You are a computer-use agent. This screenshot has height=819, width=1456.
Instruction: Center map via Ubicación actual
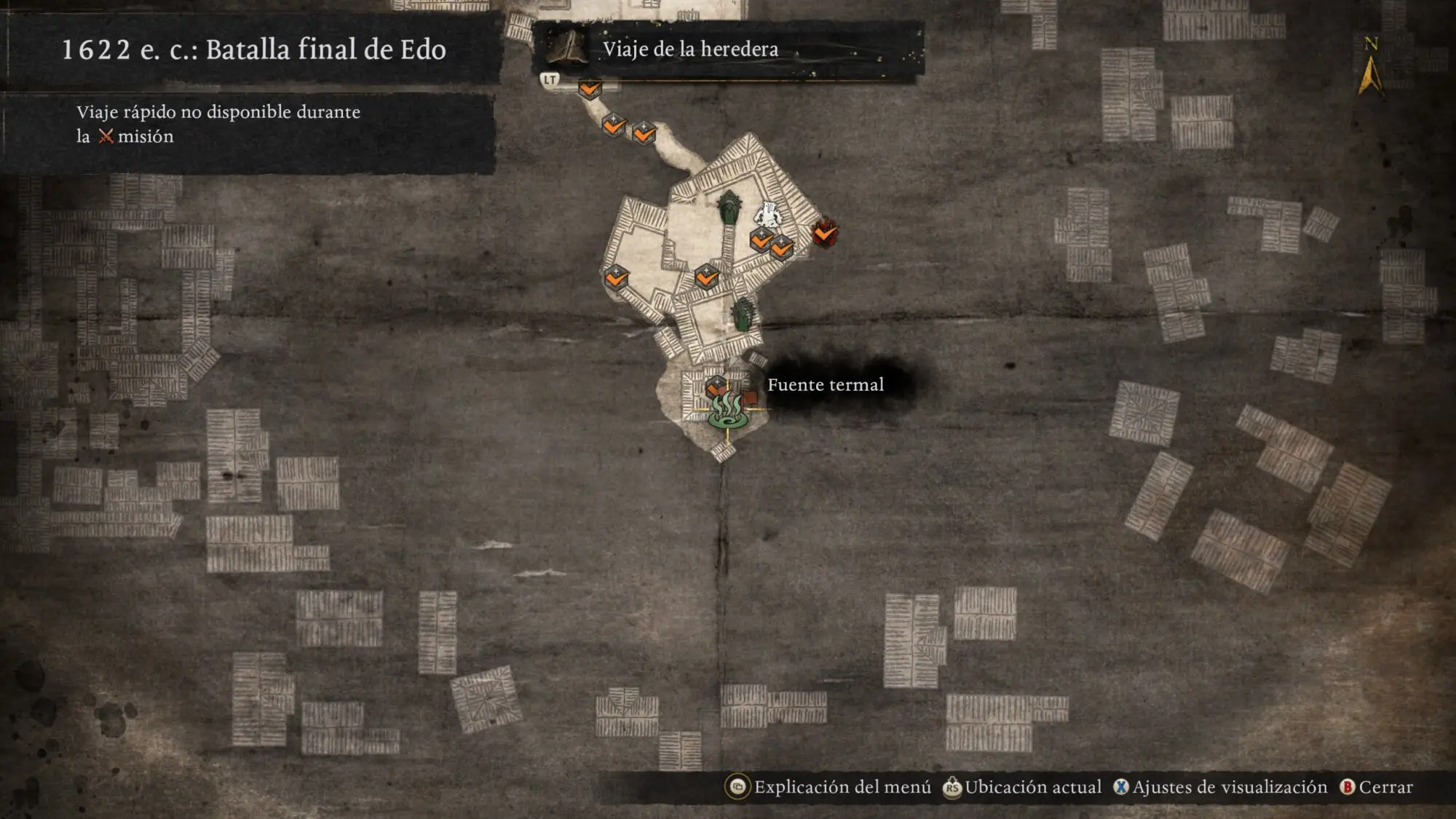pyautogui.click(x=1022, y=787)
